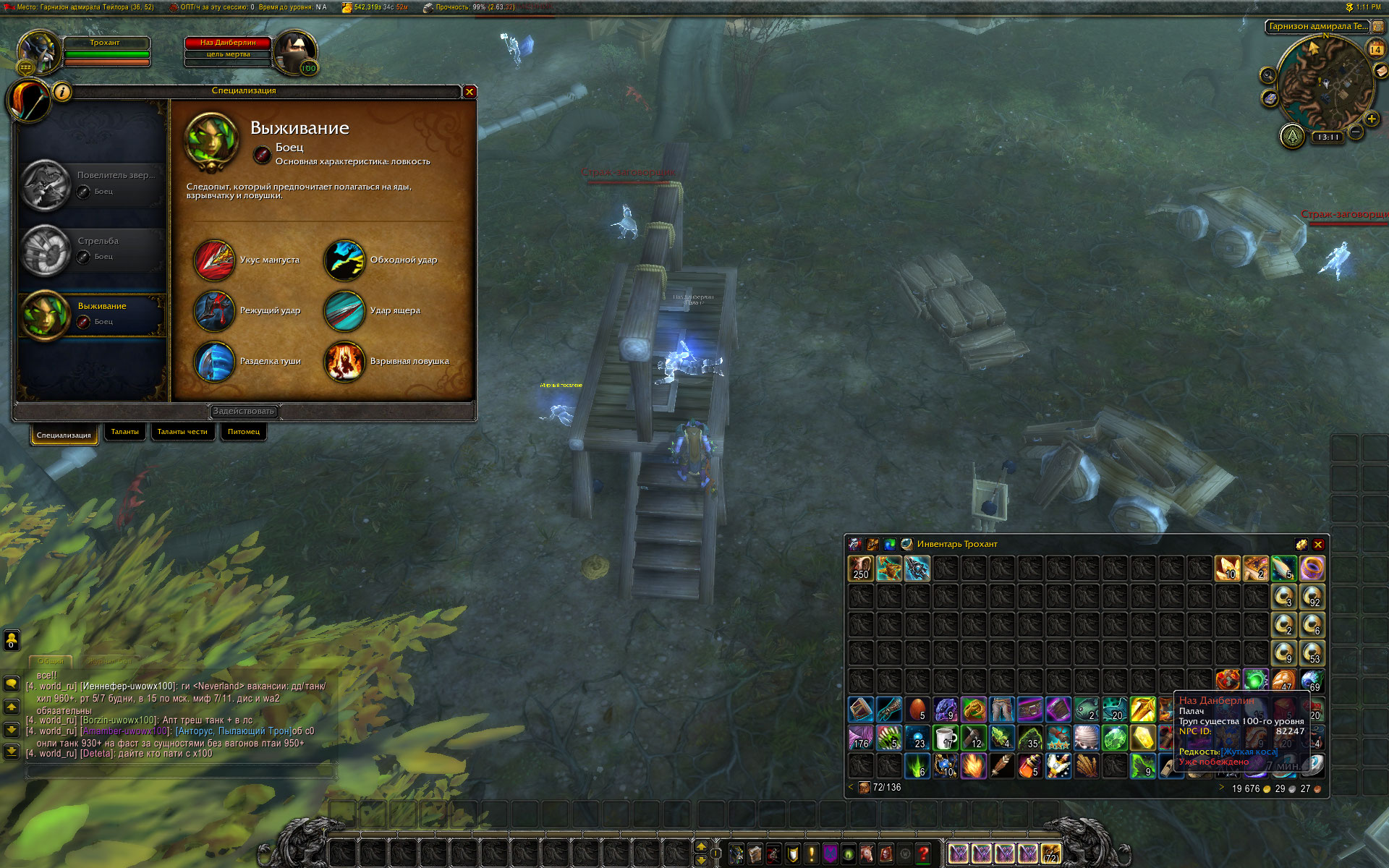Select the brown egg item in inventory
This screenshot has height=868, width=1389.
point(917,710)
